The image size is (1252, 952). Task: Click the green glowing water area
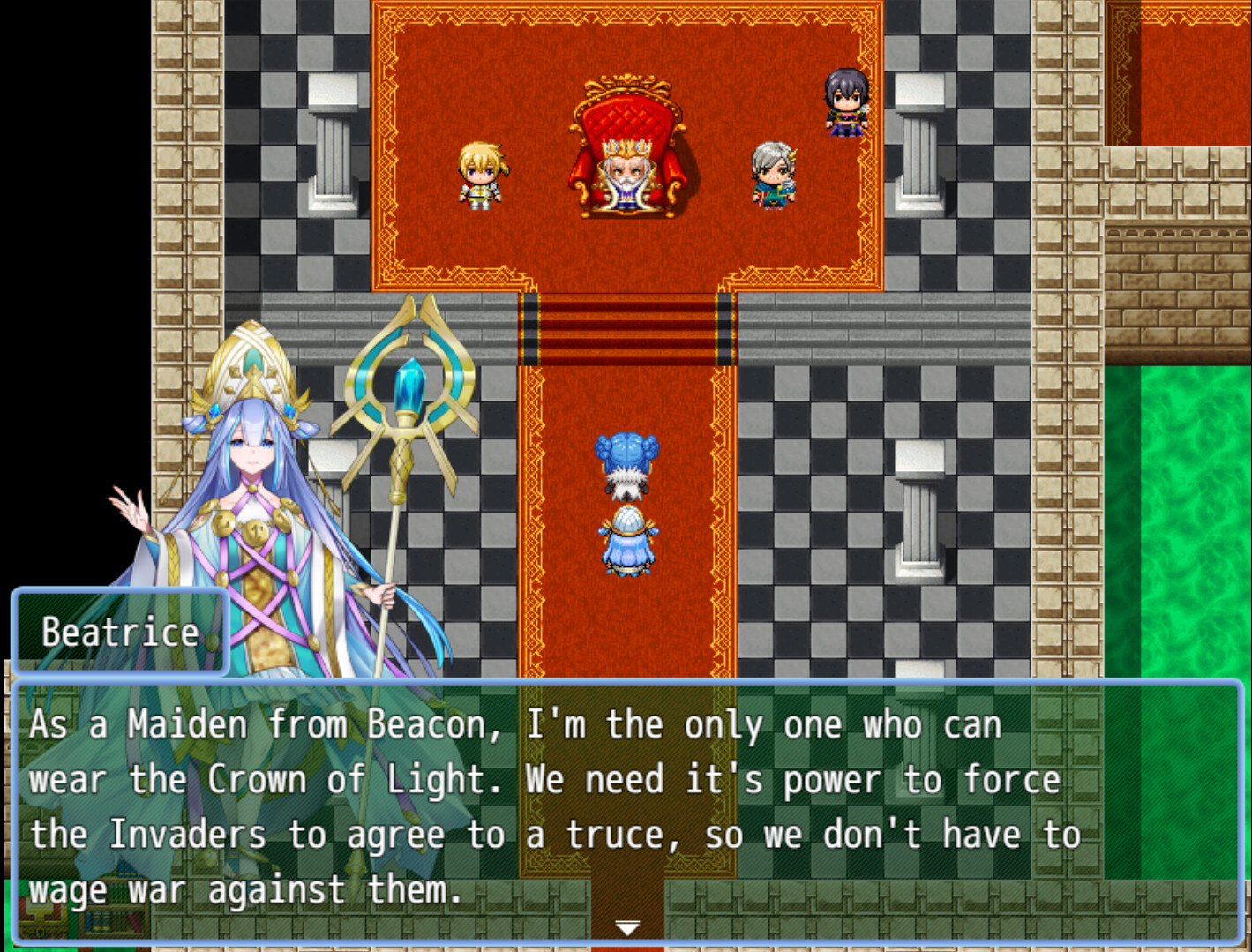tap(1191, 485)
